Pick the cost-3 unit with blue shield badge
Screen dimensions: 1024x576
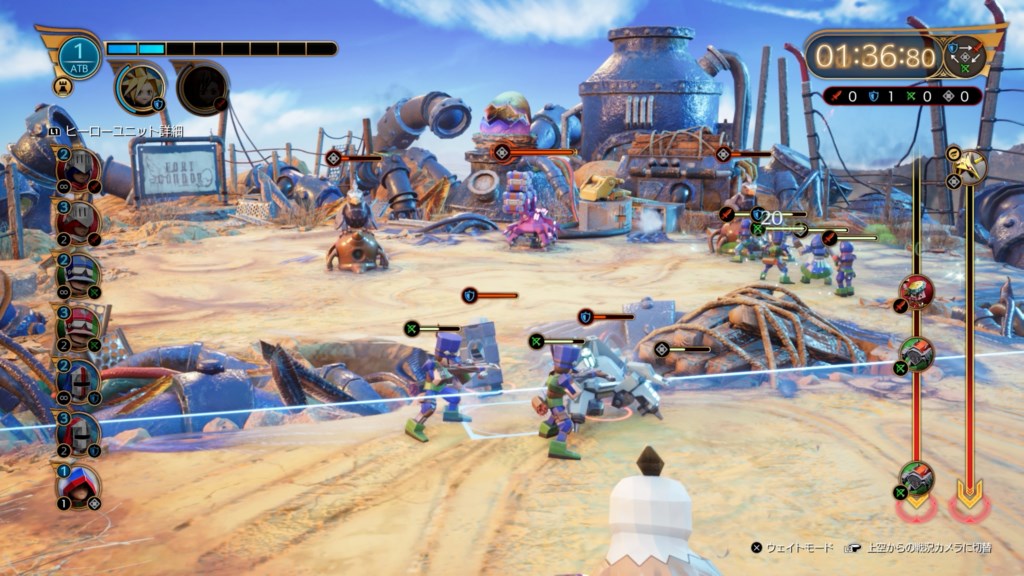[x=80, y=434]
